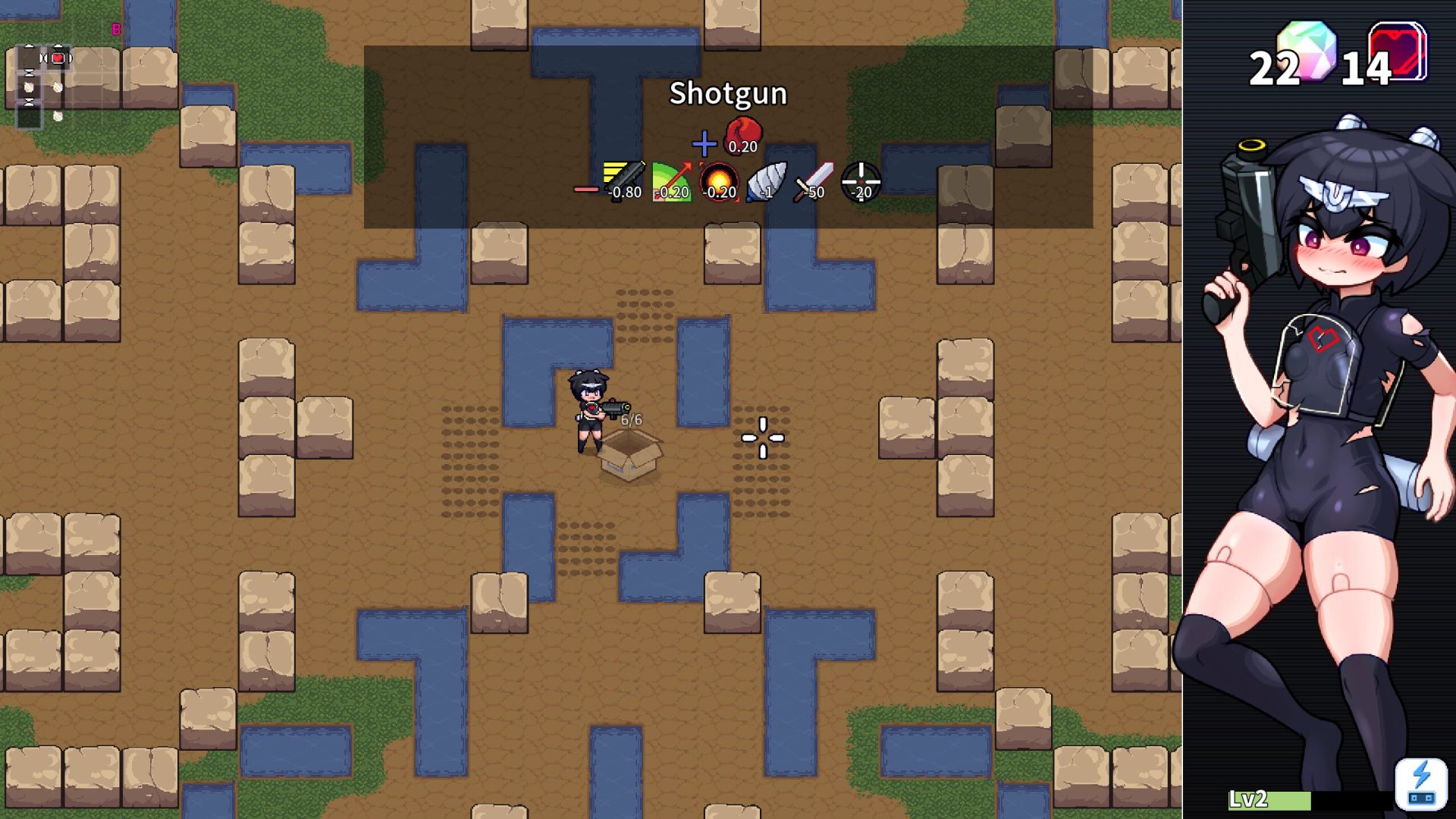The height and width of the screenshot is (819, 1456).
Task: Inspect the boxing glove knockback stat icon
Action: [x=743, y=134]
